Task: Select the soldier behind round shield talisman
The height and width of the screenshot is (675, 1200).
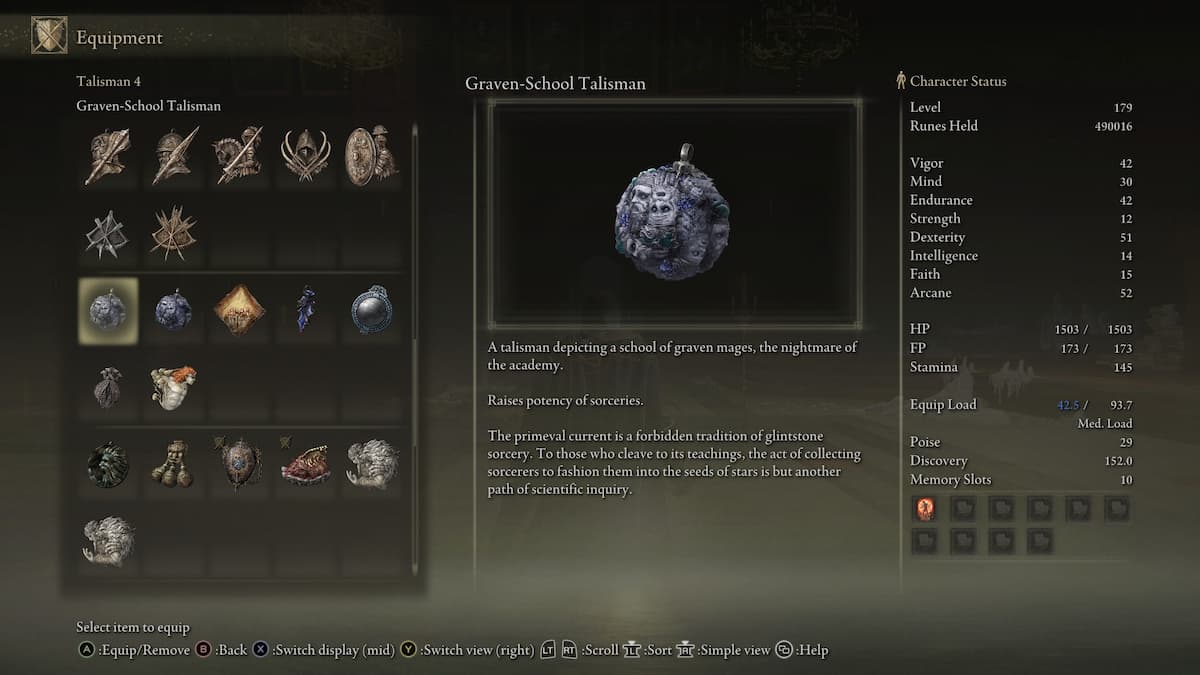Action: [371, 156]
